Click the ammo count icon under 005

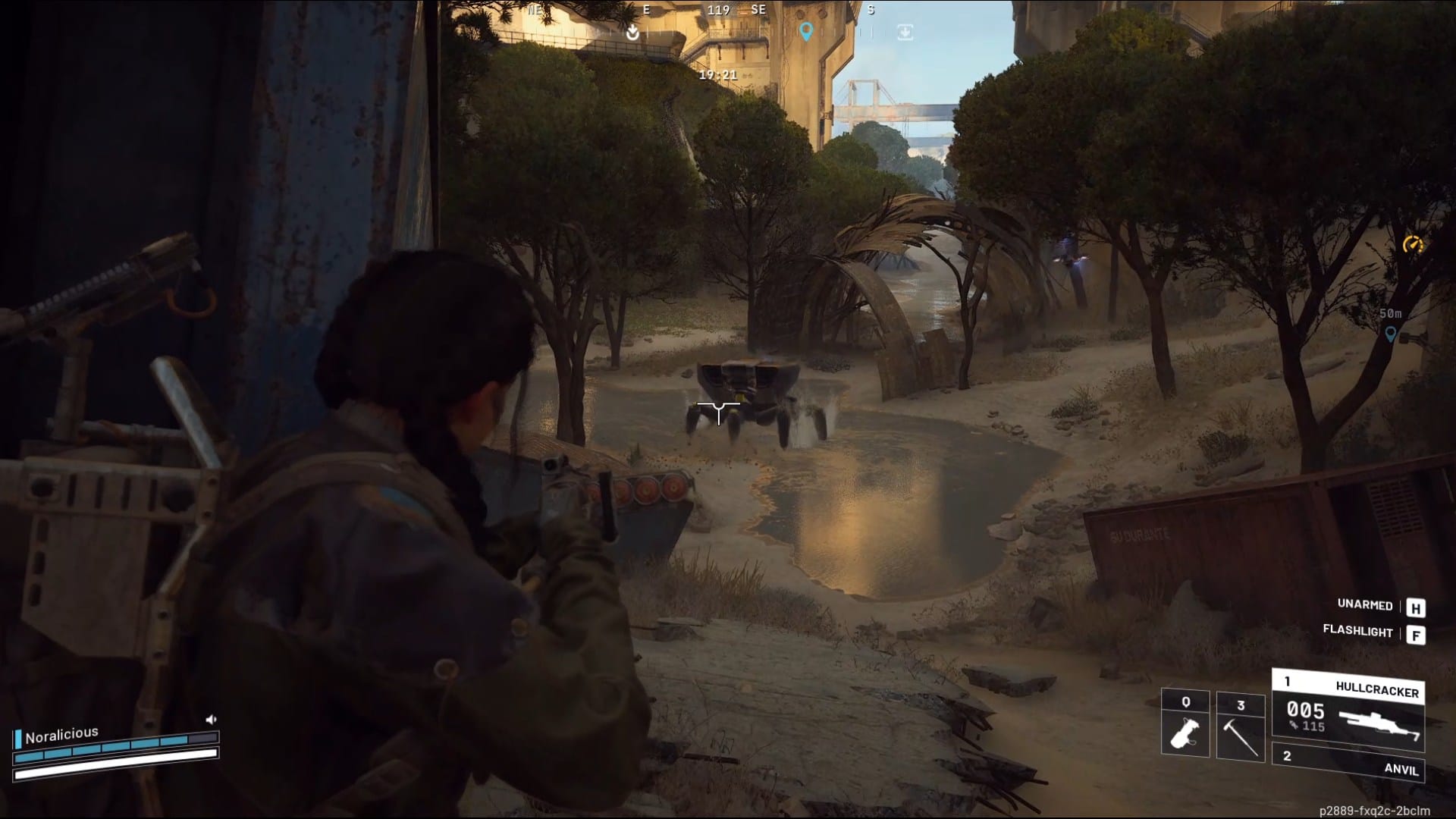tap(1291, 723)
